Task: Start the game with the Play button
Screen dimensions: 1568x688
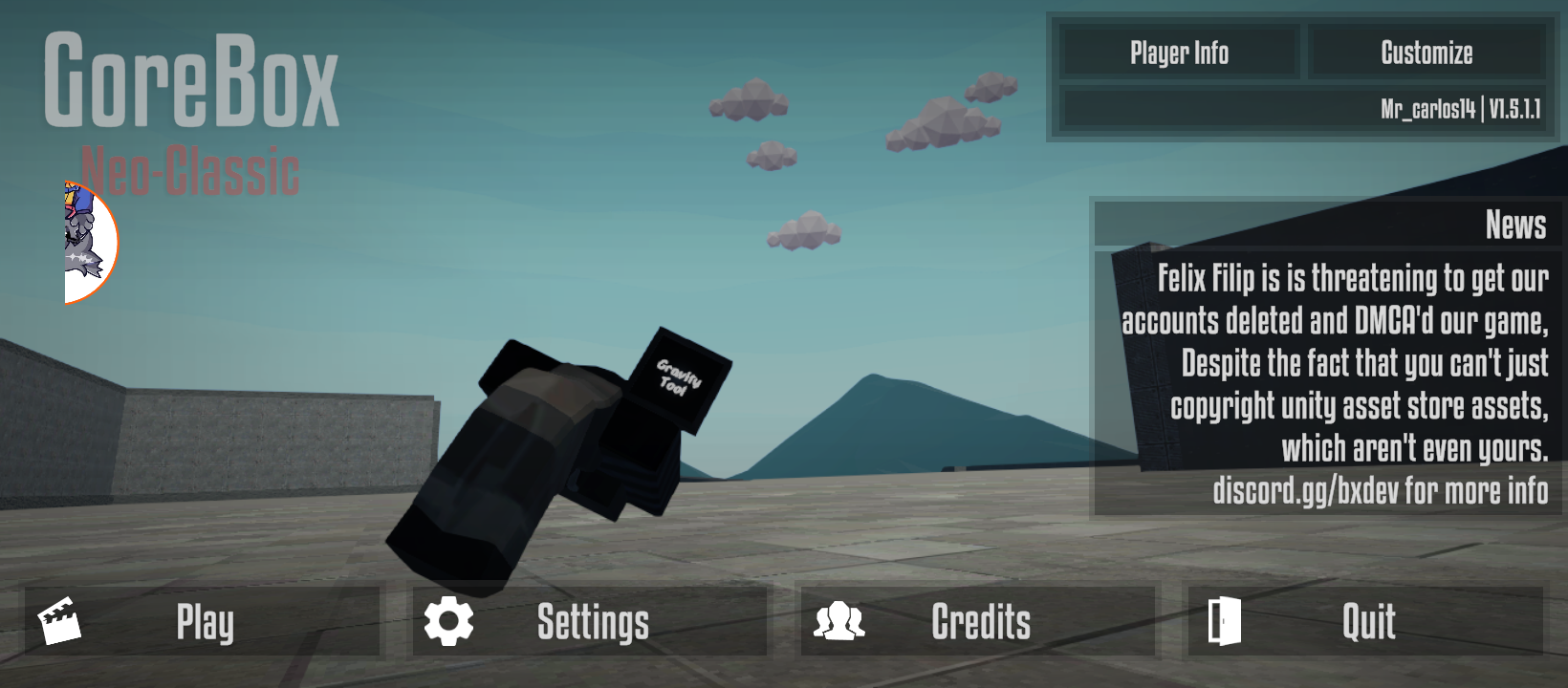Action: 203,622
